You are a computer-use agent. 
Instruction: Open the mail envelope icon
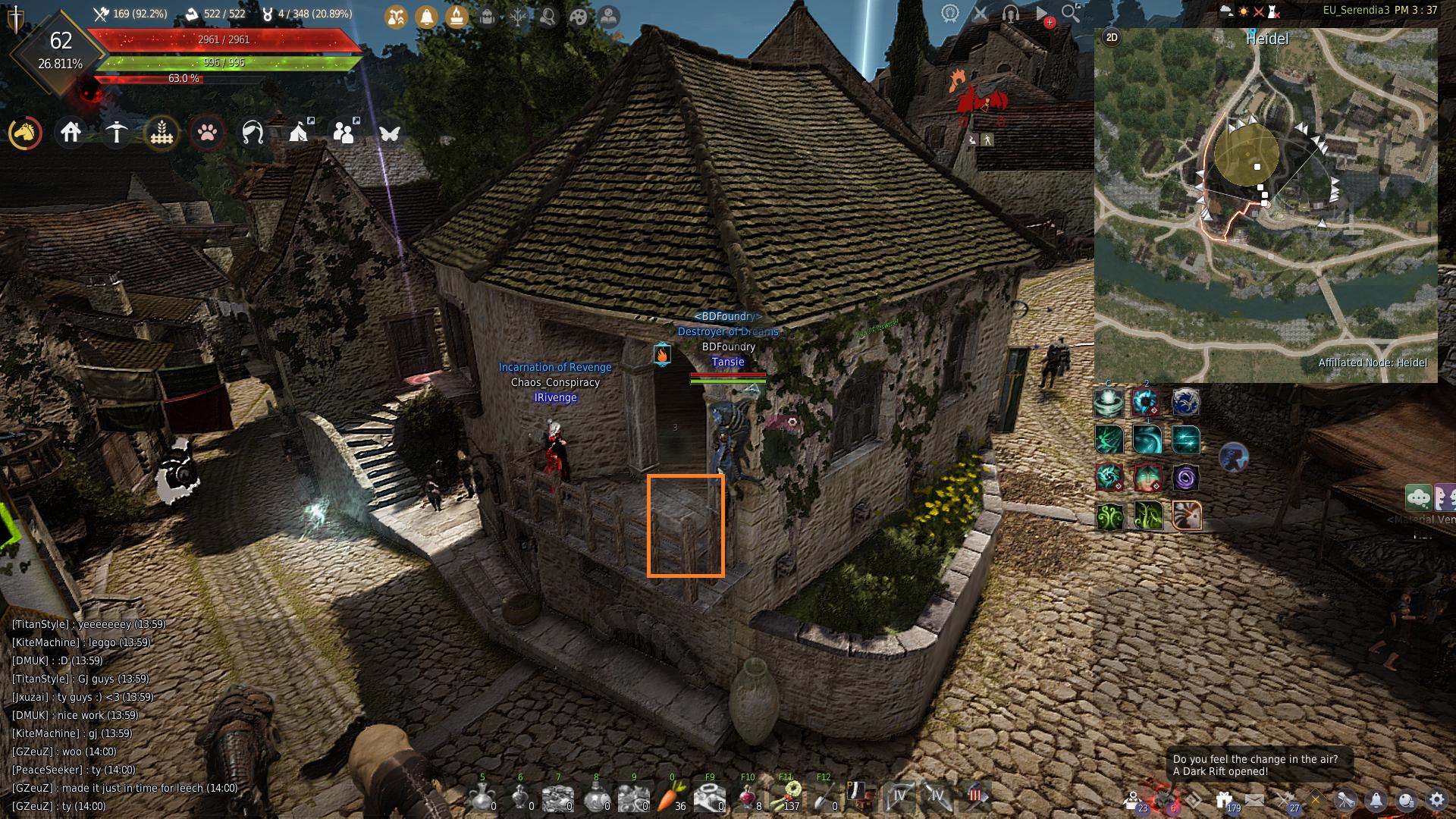click(1254, 799)
